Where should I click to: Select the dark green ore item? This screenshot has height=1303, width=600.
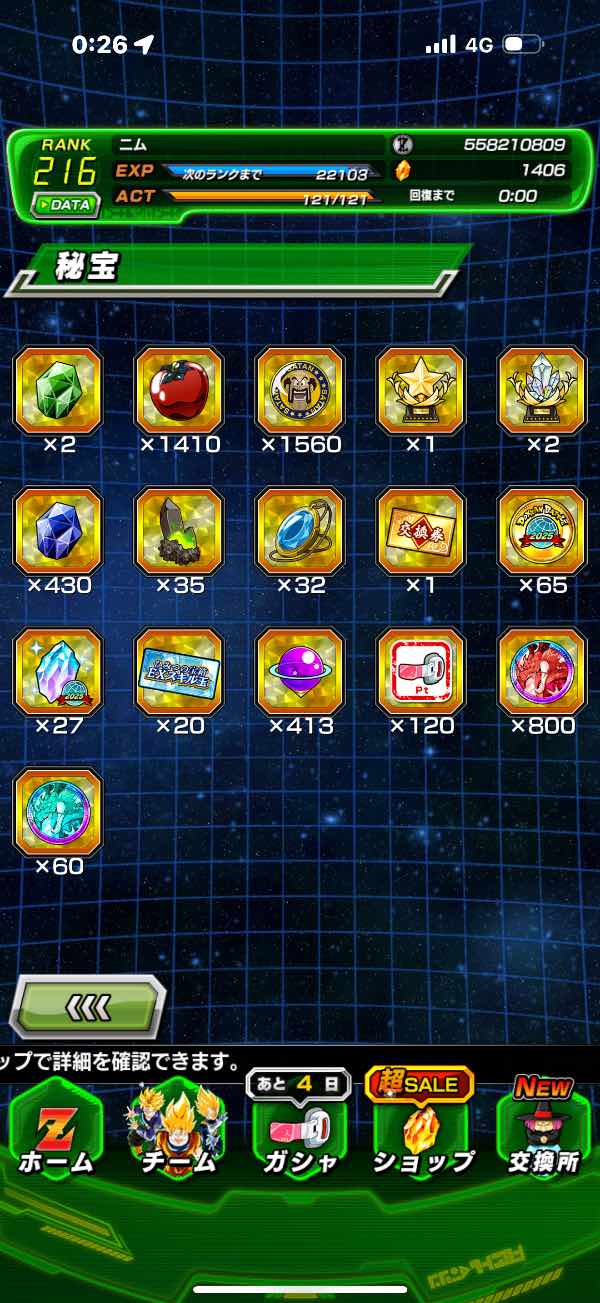click(x=179, y=531)
